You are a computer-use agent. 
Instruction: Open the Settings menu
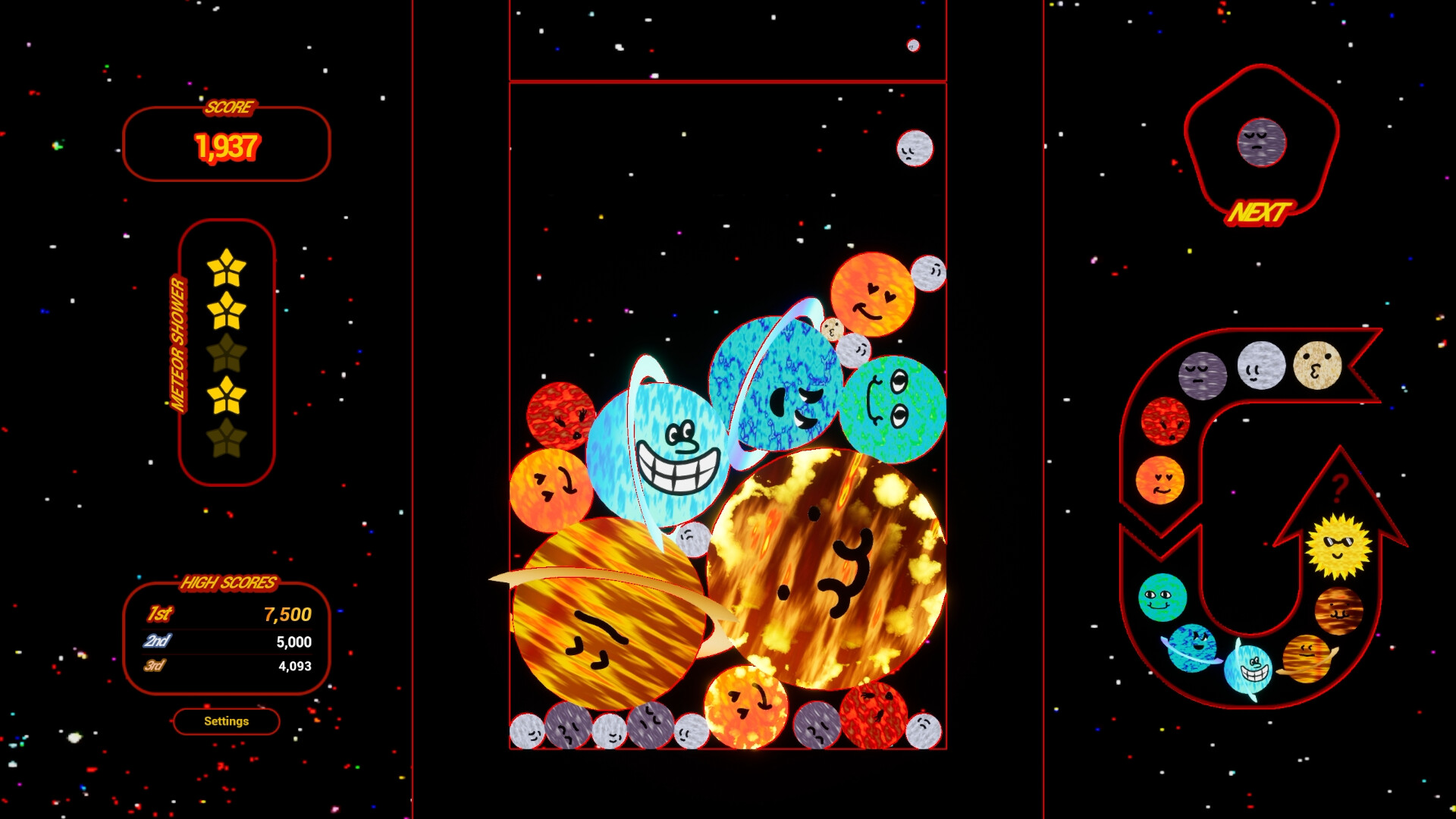(226, 721)
